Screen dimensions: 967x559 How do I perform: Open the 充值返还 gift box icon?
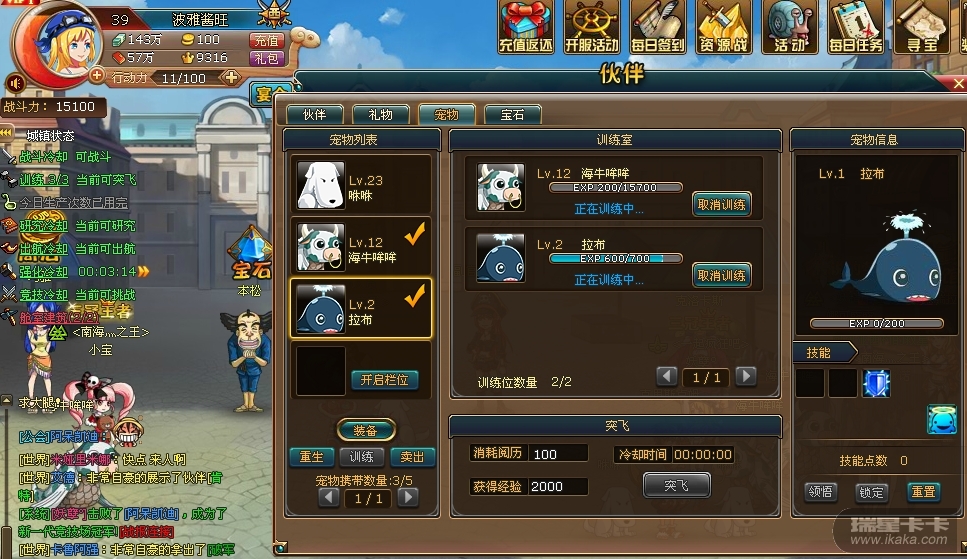(526, 26)
